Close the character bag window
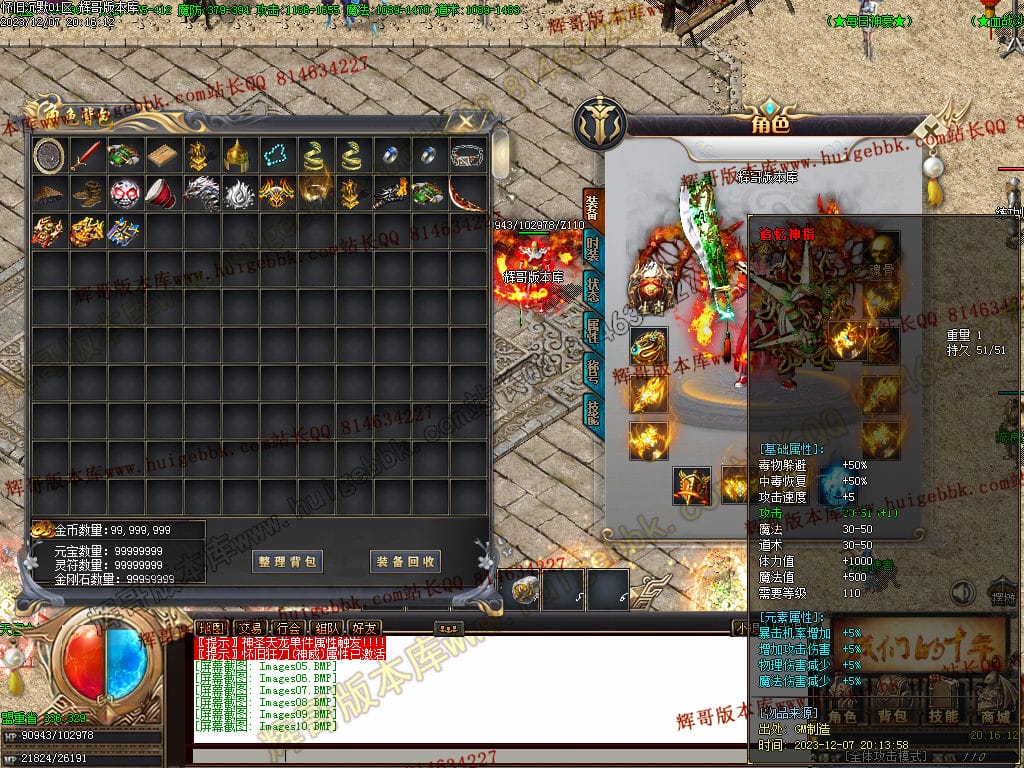The width and height of the screenshot is (1024, 768). (x=465, y=121)
